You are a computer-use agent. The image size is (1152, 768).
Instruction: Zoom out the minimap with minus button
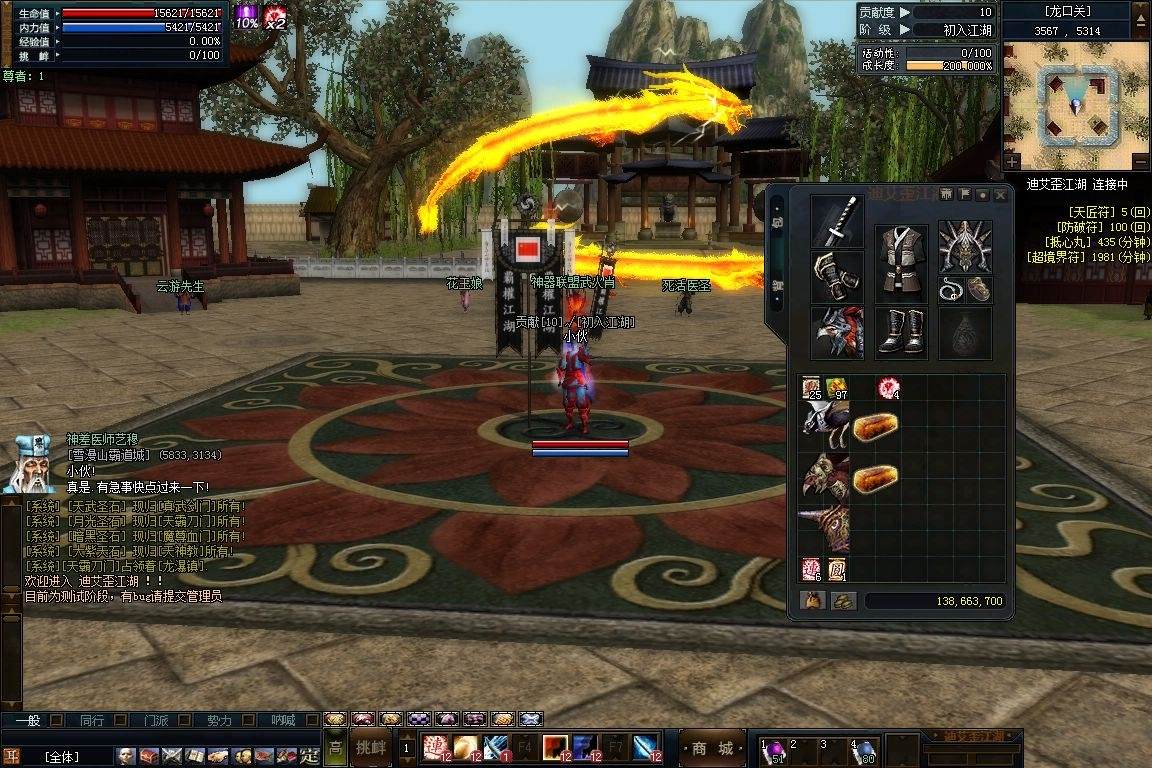coord(1139,162)
